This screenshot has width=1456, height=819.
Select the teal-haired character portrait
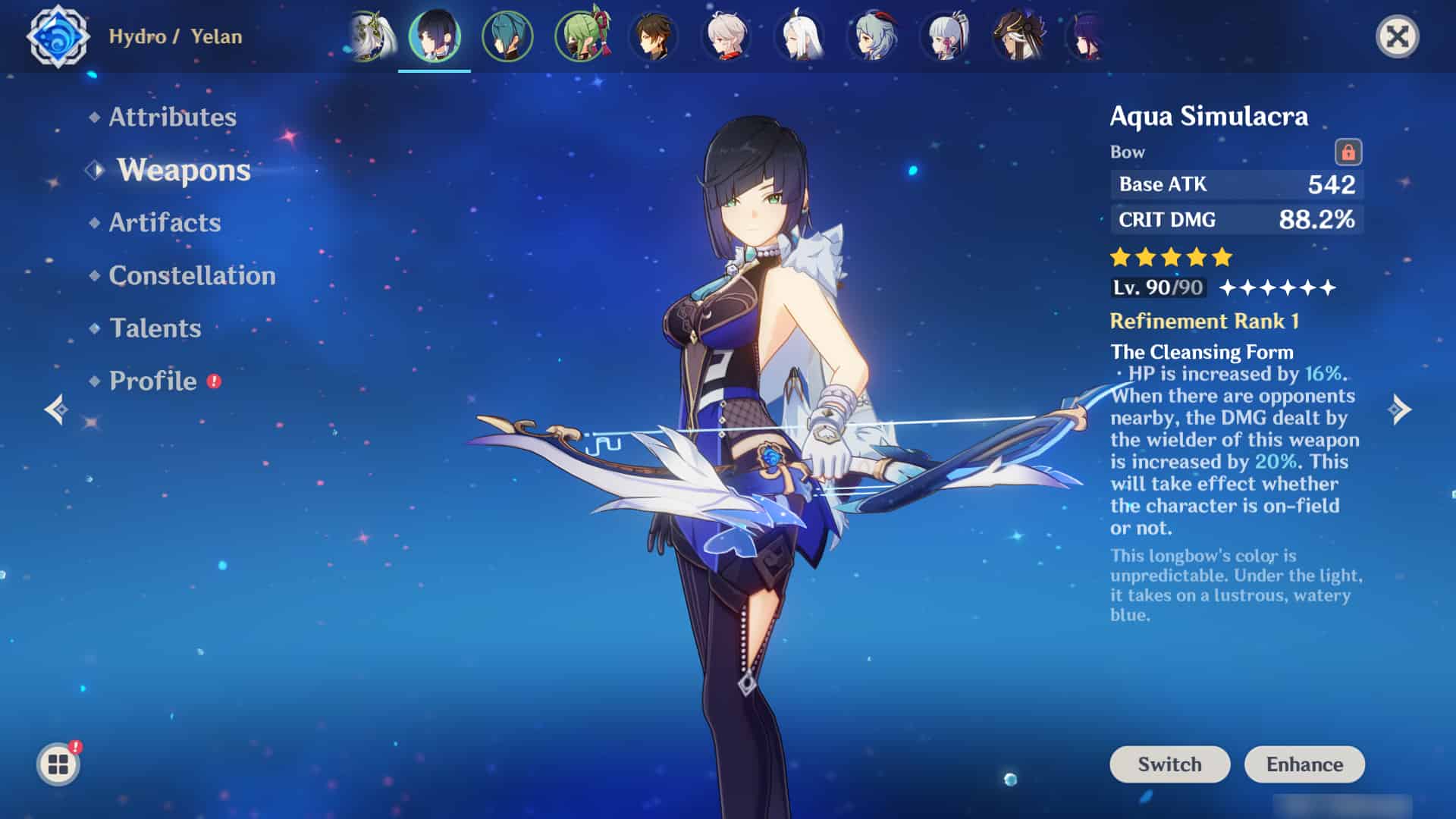507,36
